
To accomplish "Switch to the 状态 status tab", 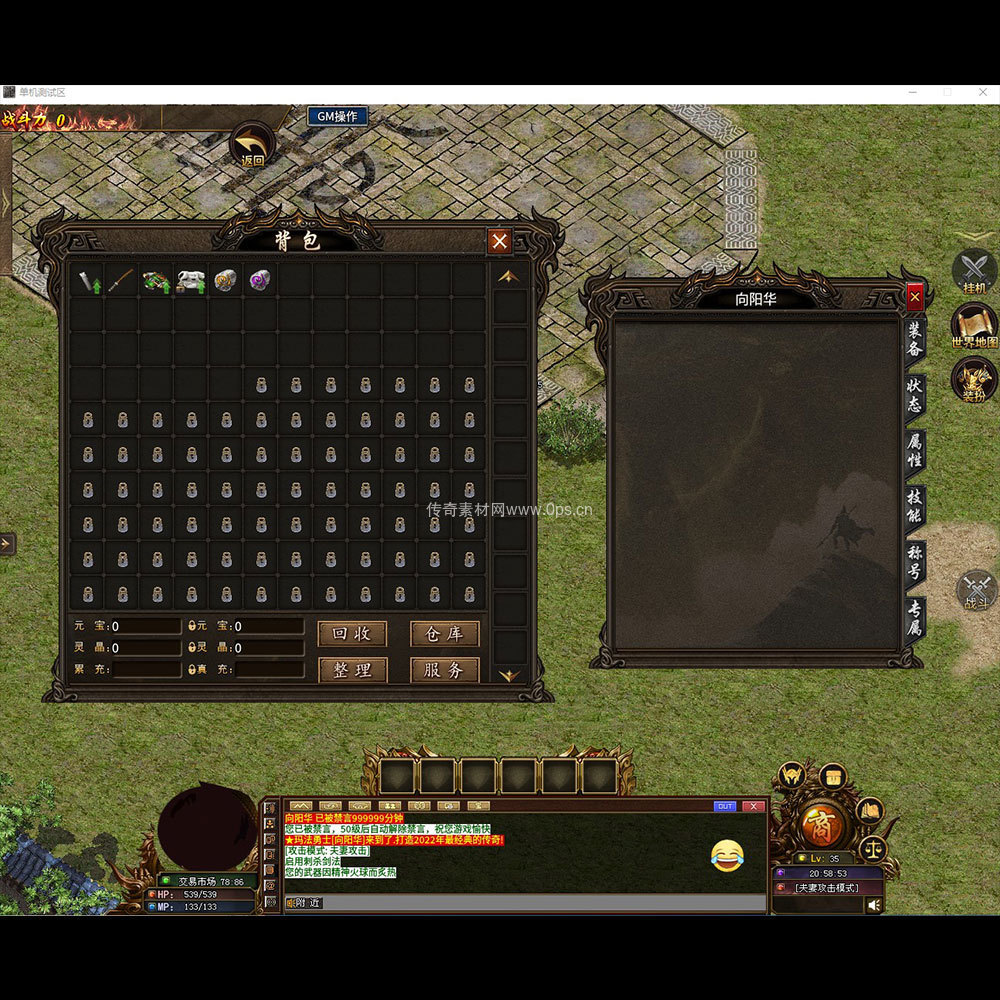I will (x=914, y=396).
